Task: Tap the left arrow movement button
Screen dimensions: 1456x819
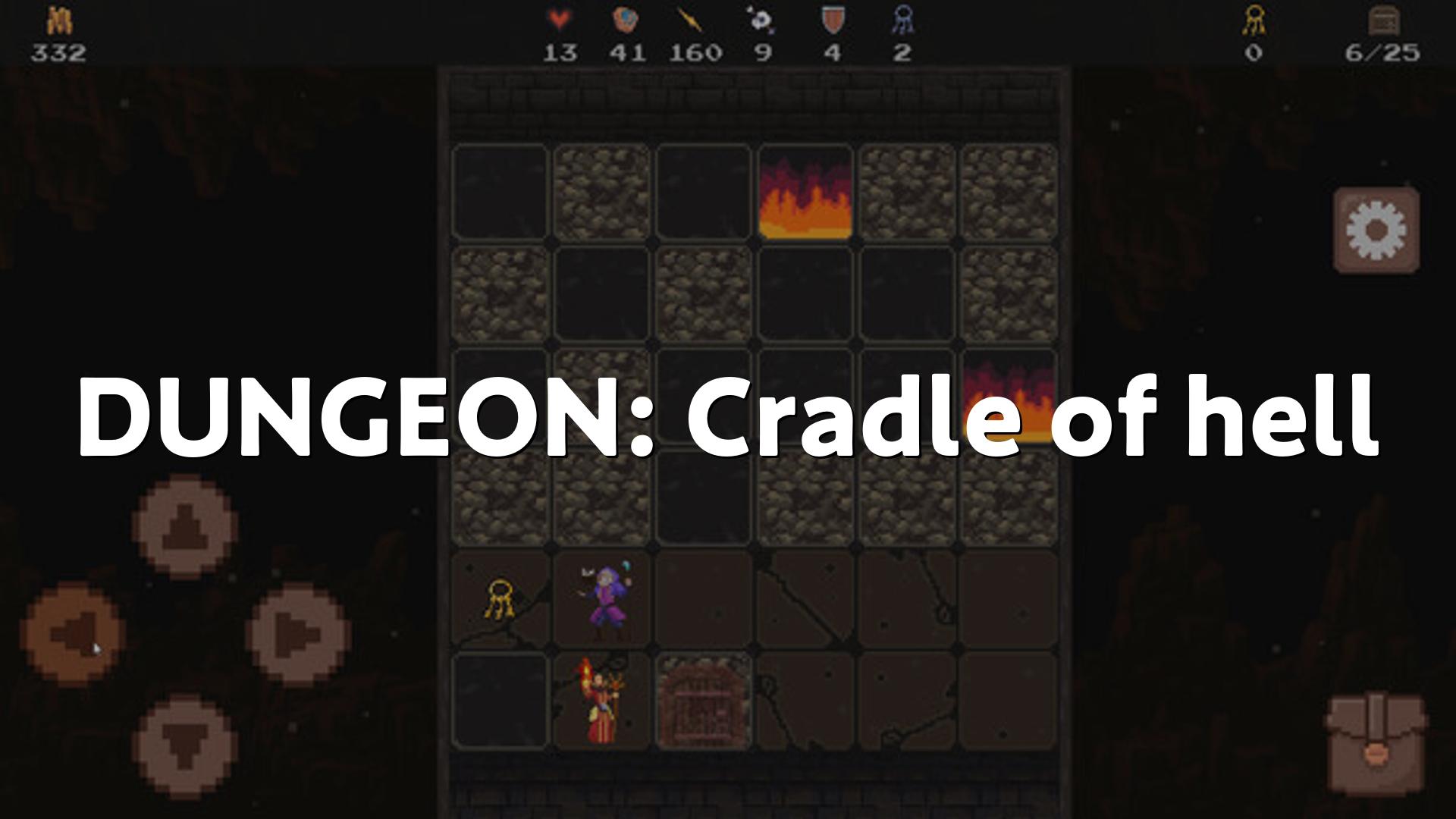Action: coord(74,634)
